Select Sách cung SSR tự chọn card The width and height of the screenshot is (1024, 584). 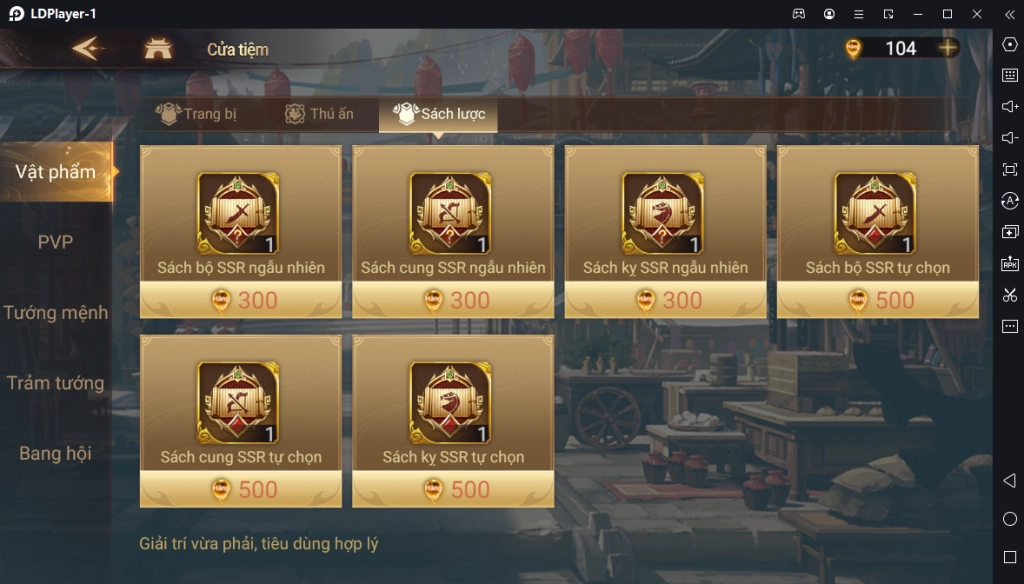pyautogui.click(x=240, y=421)
